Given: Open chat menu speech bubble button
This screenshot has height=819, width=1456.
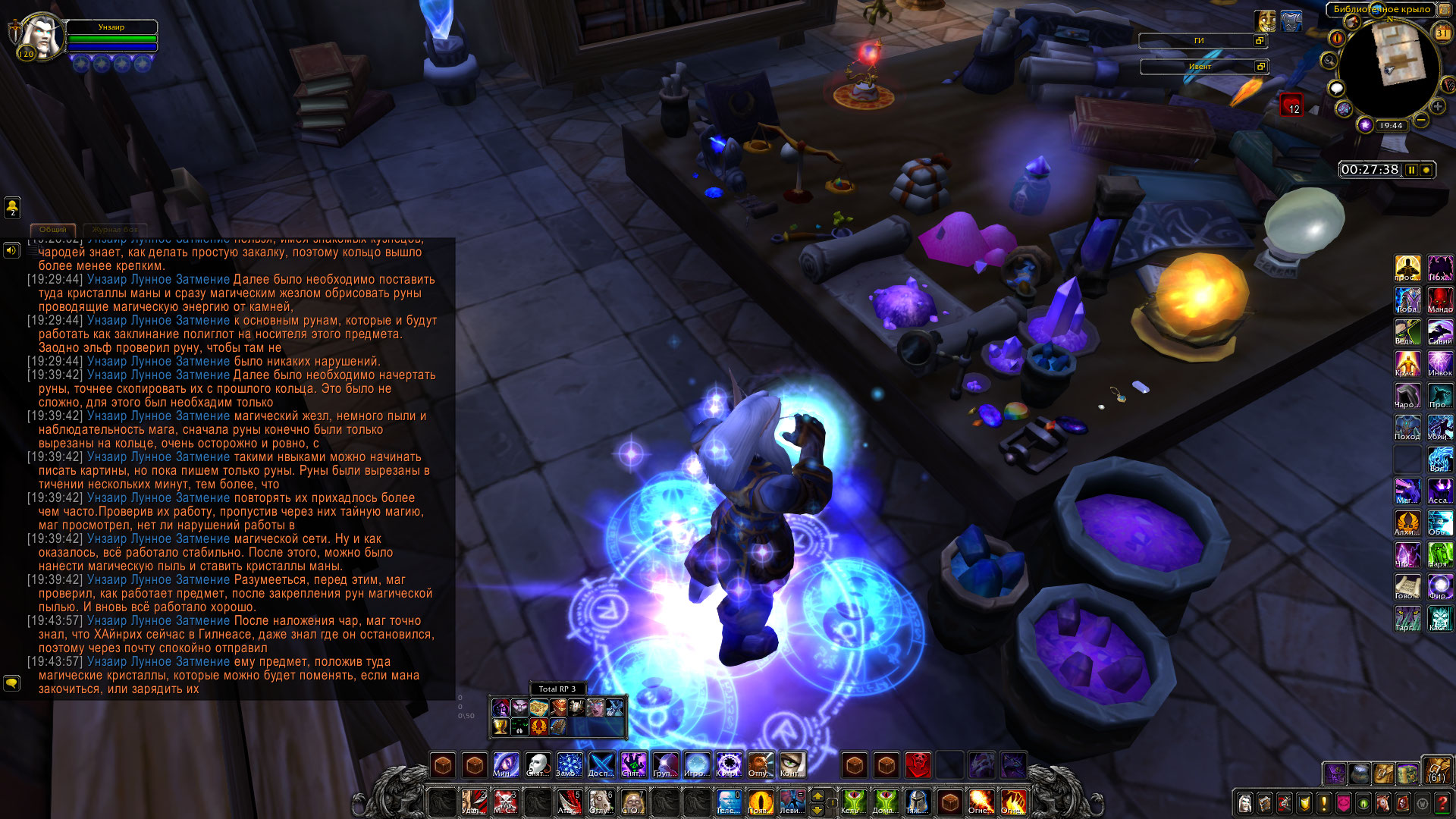Looking at the screenshot, I should pyautogui.click(x=11, y=682).
